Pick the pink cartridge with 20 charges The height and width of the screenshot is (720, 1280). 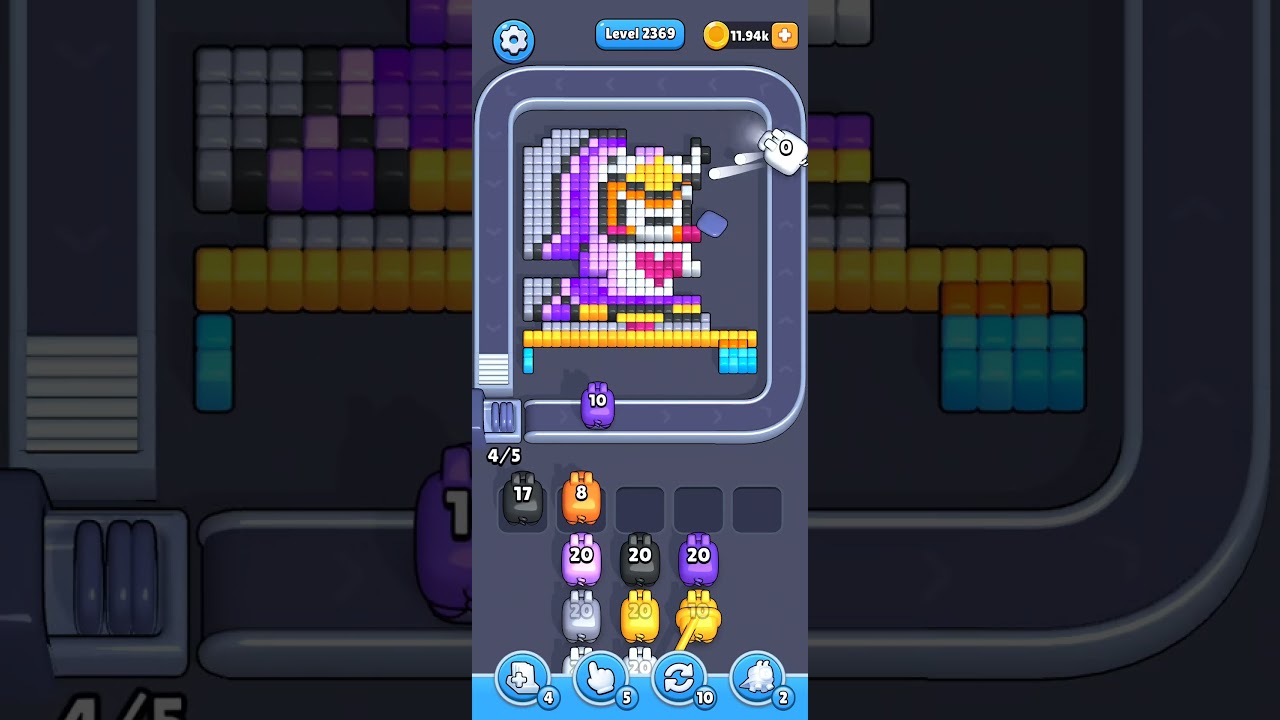[x=581, y=557]
